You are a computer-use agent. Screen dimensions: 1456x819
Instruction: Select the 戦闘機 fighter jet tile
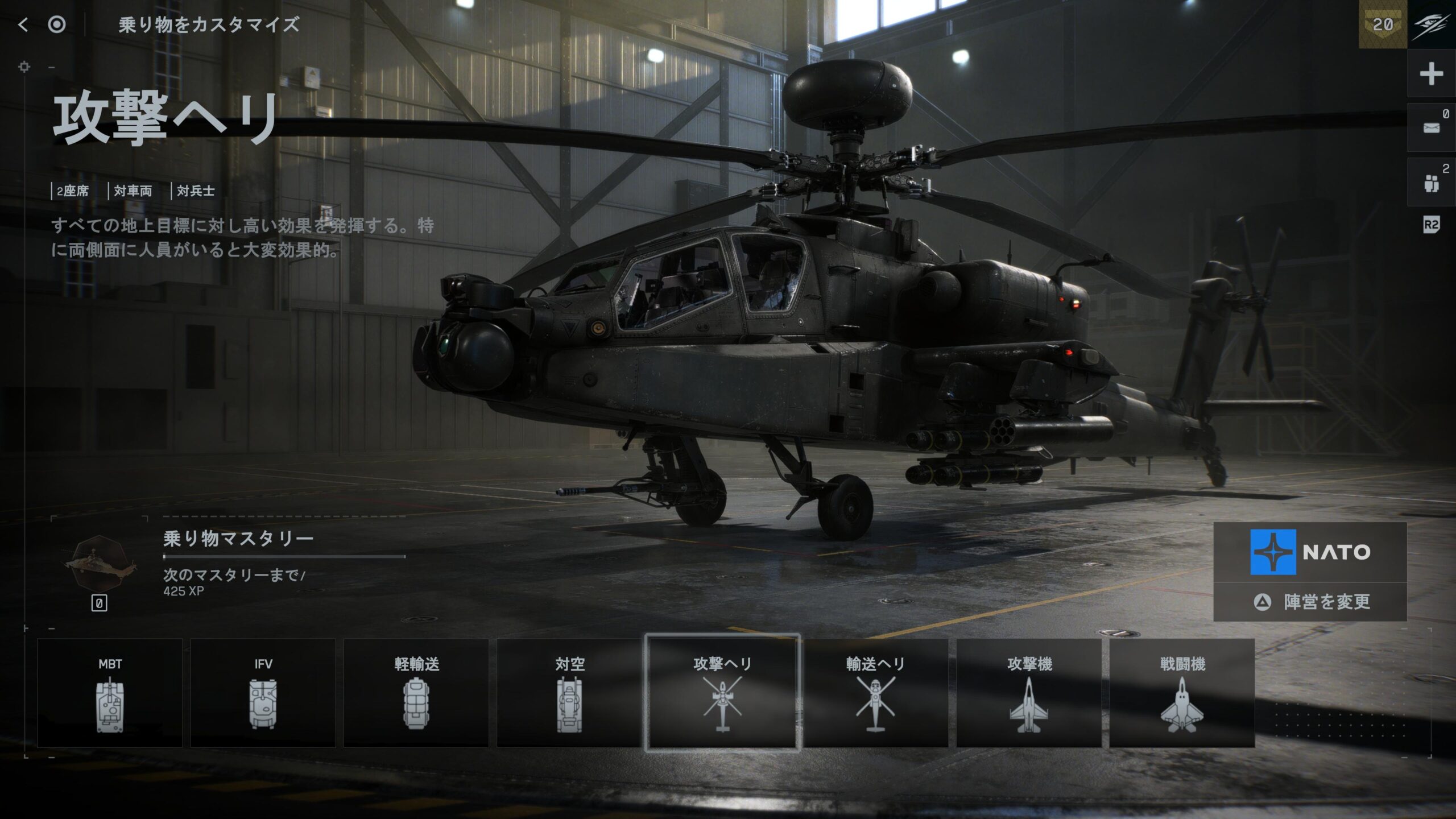tap(1182, 693)
